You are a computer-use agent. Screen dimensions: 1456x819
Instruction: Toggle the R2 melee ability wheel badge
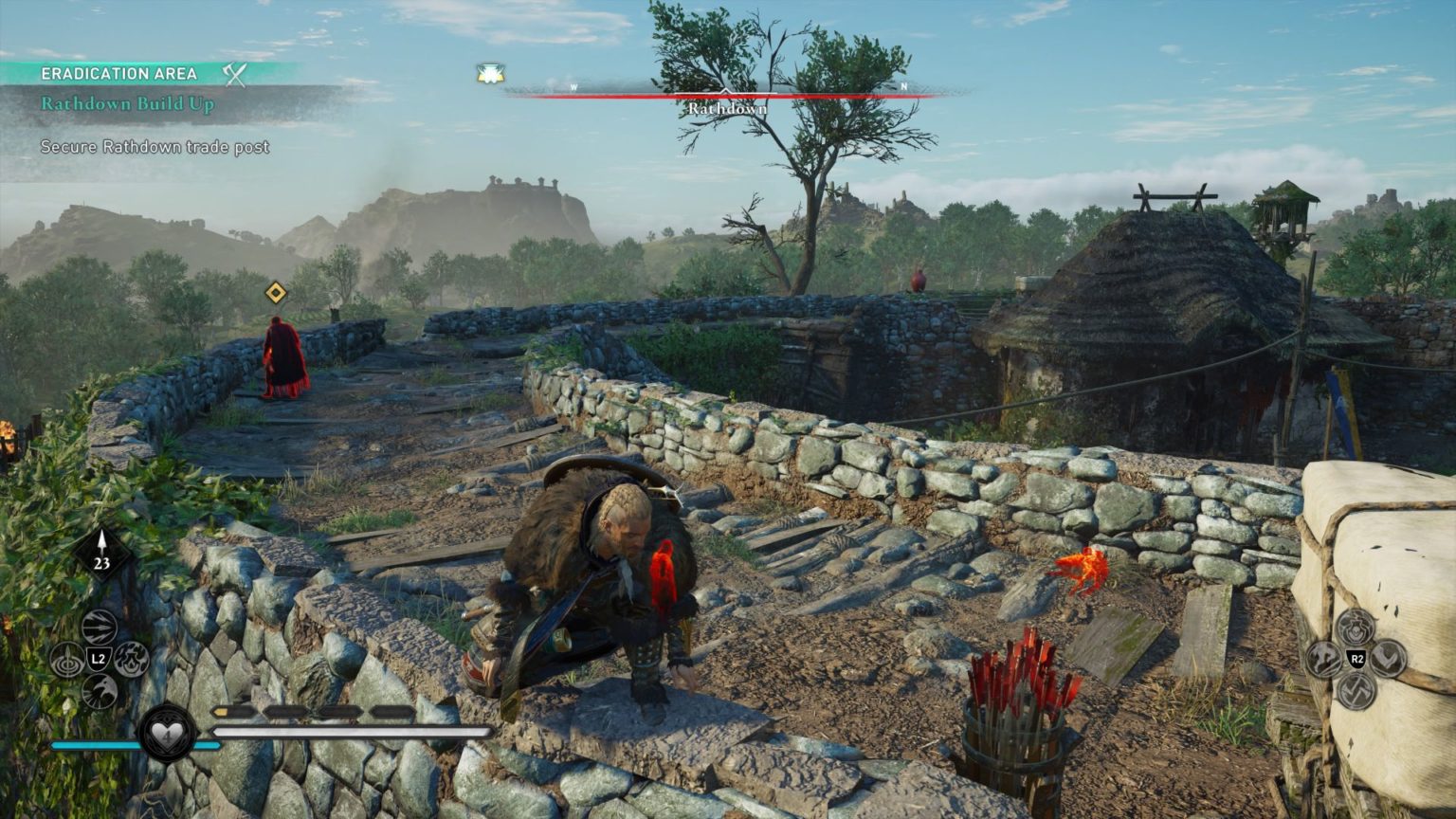1356,659
